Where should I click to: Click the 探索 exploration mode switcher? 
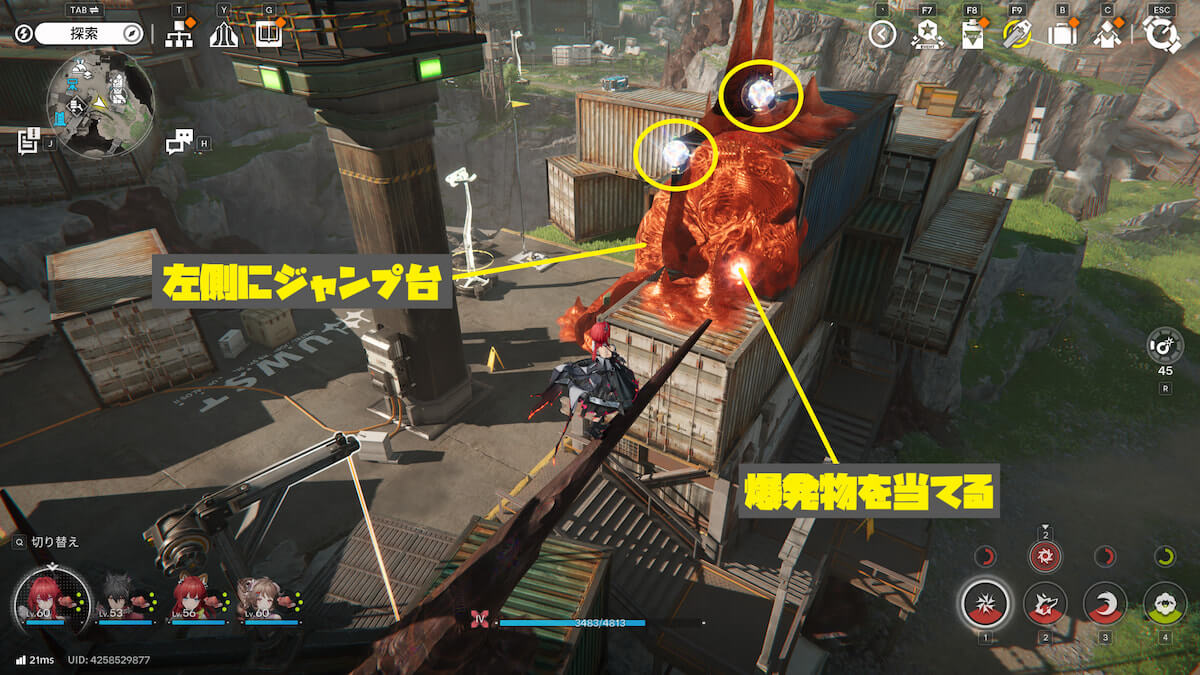pyautogui.click(x=90, y=33)
